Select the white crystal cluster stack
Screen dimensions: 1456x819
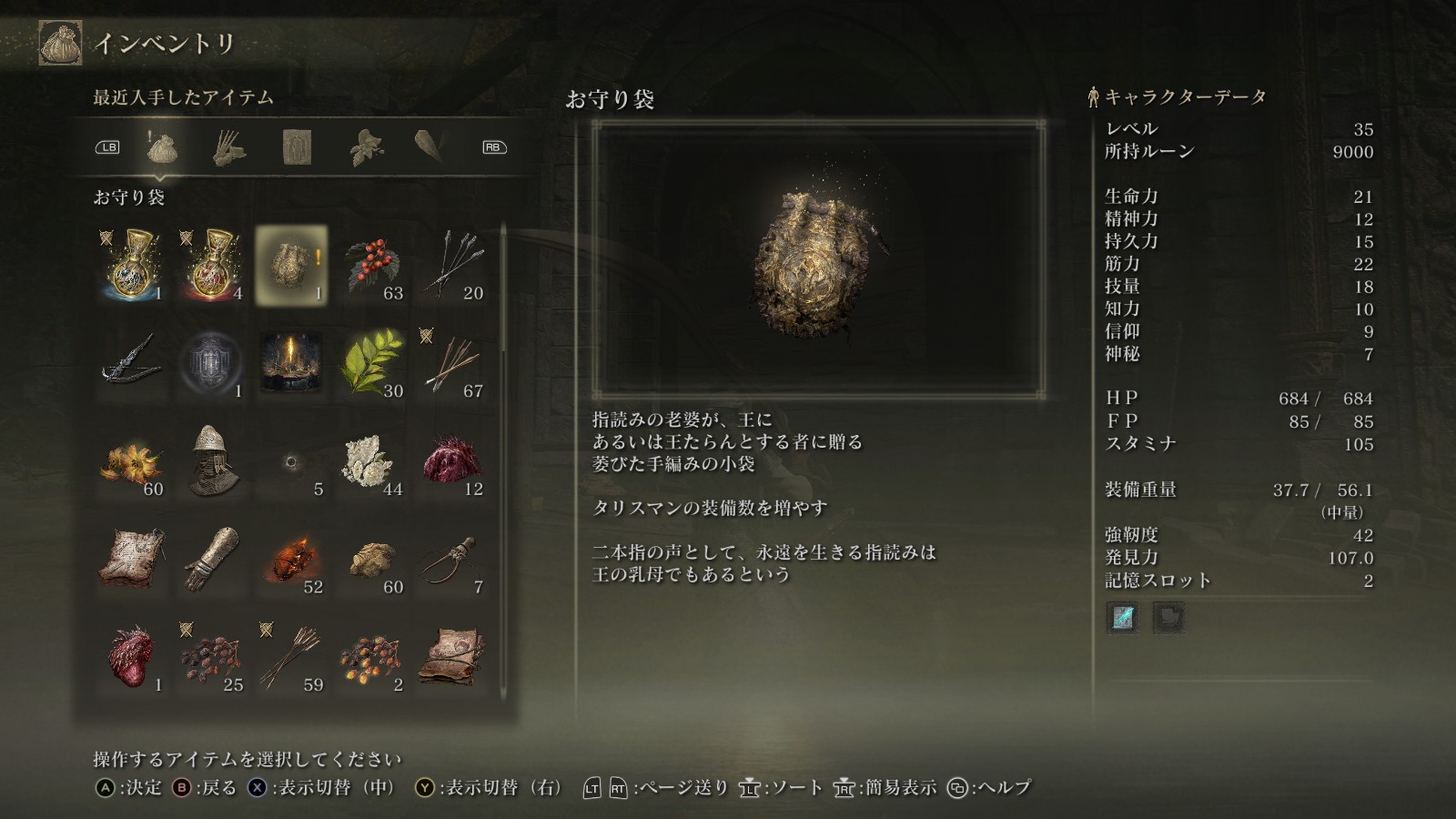tap(371, 461)
